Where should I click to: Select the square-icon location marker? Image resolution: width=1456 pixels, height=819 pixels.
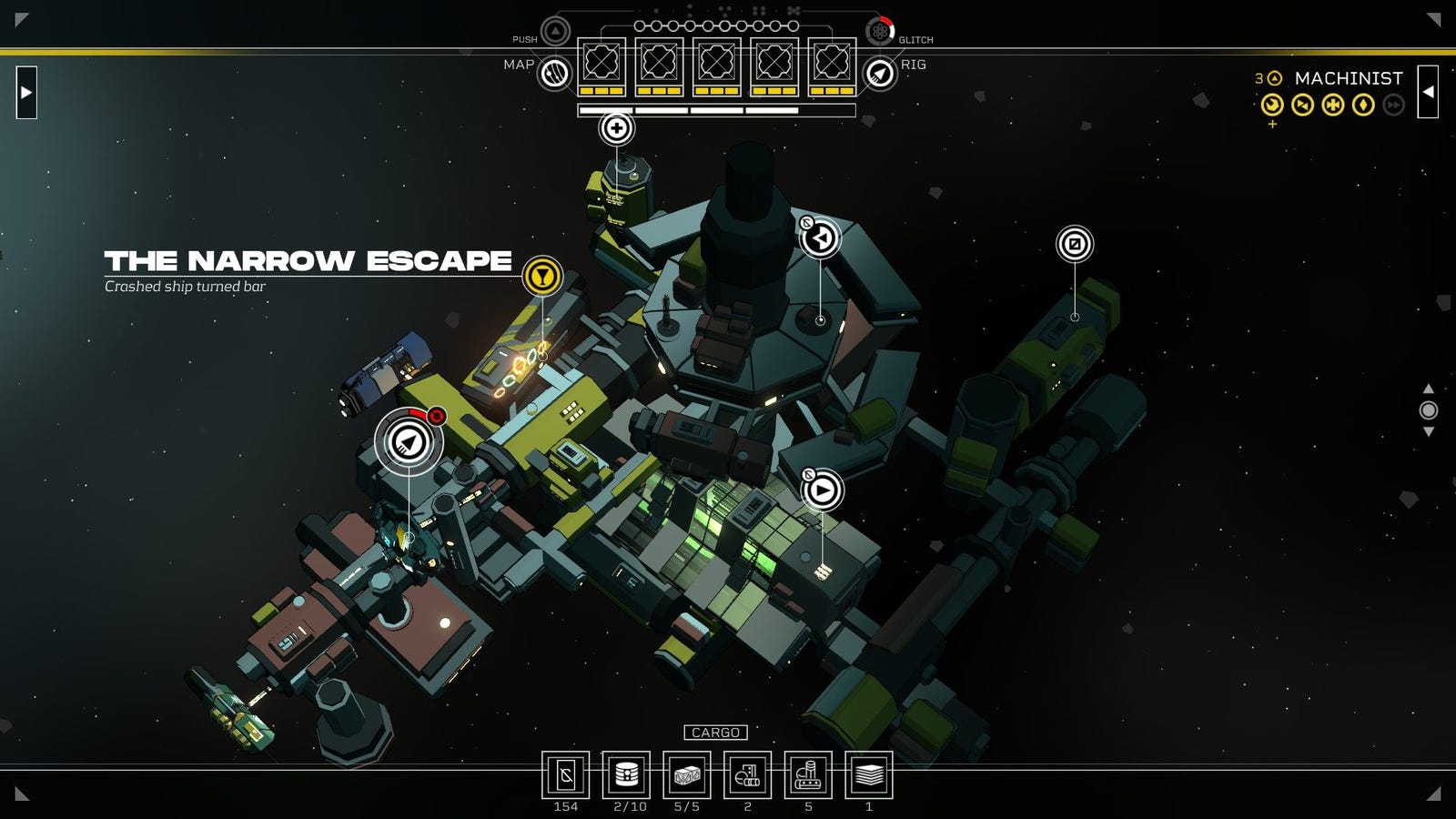pos(1075,244)
